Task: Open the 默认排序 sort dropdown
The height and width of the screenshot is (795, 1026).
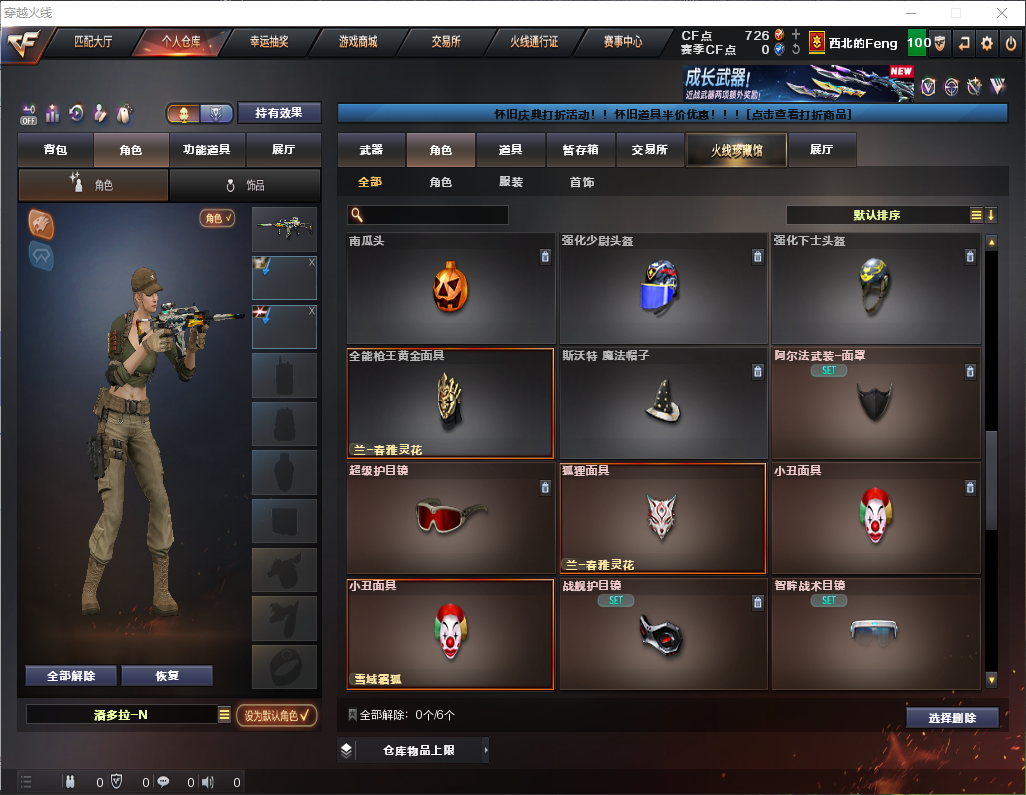Action: pyautogui.click(x=877, y=215)
